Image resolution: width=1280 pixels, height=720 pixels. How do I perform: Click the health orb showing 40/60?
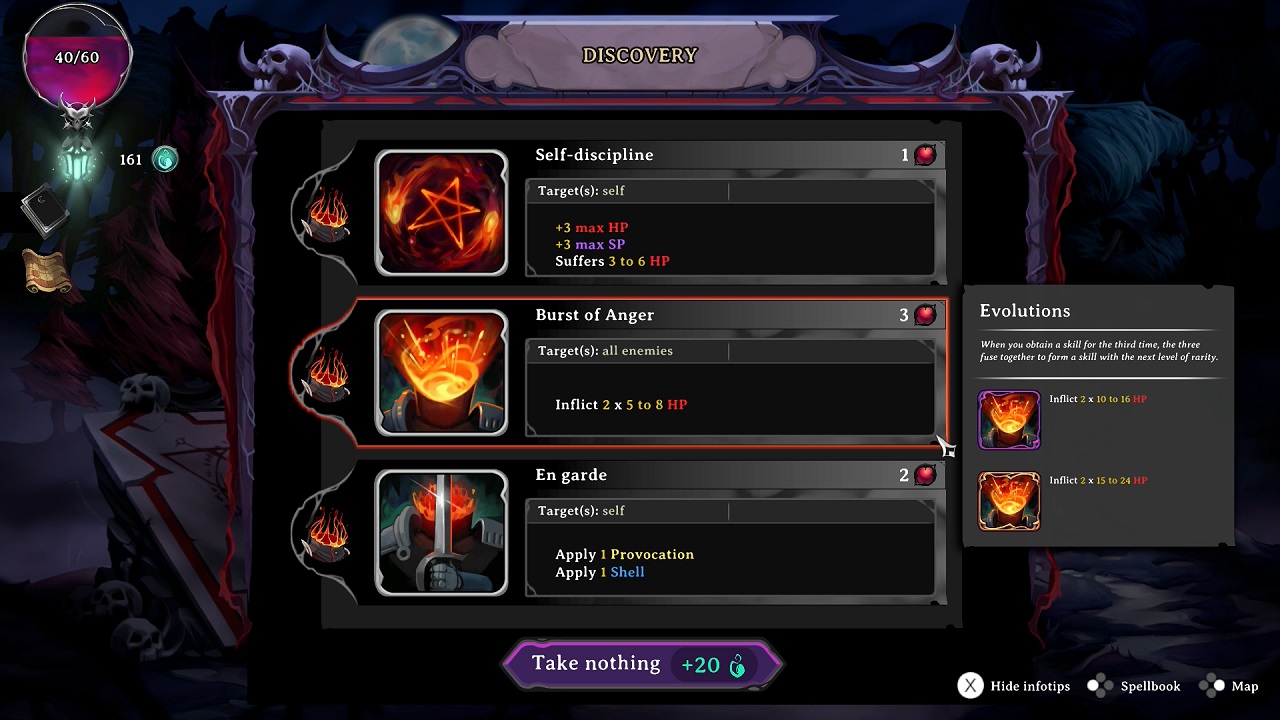75,57
